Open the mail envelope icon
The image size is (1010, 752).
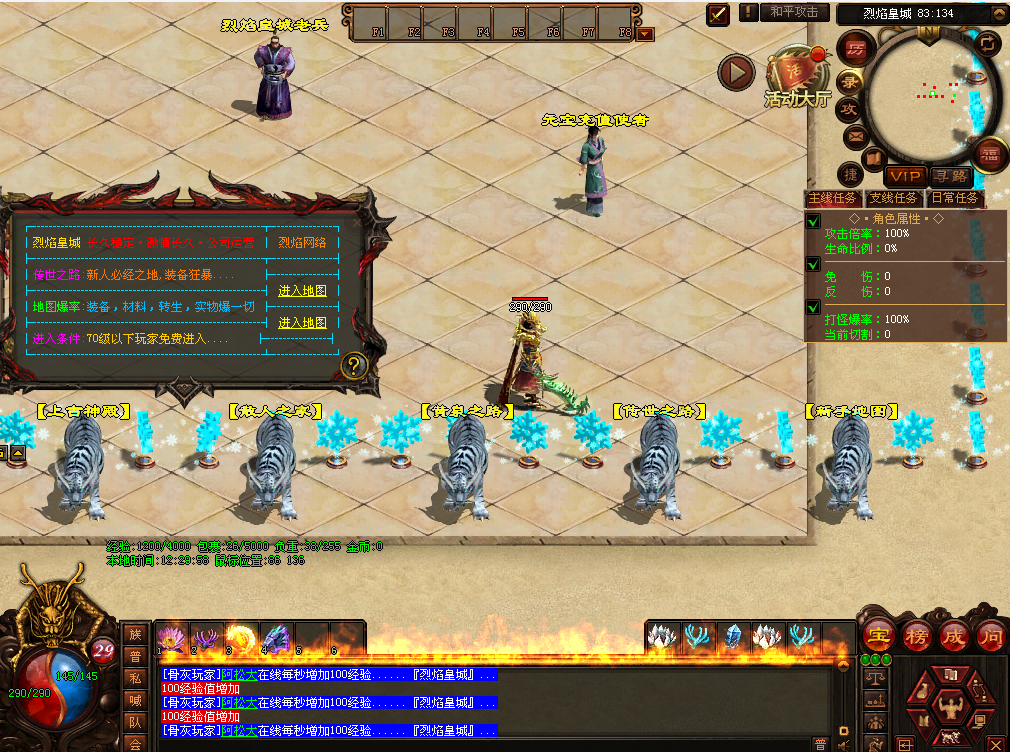[855, 136]
